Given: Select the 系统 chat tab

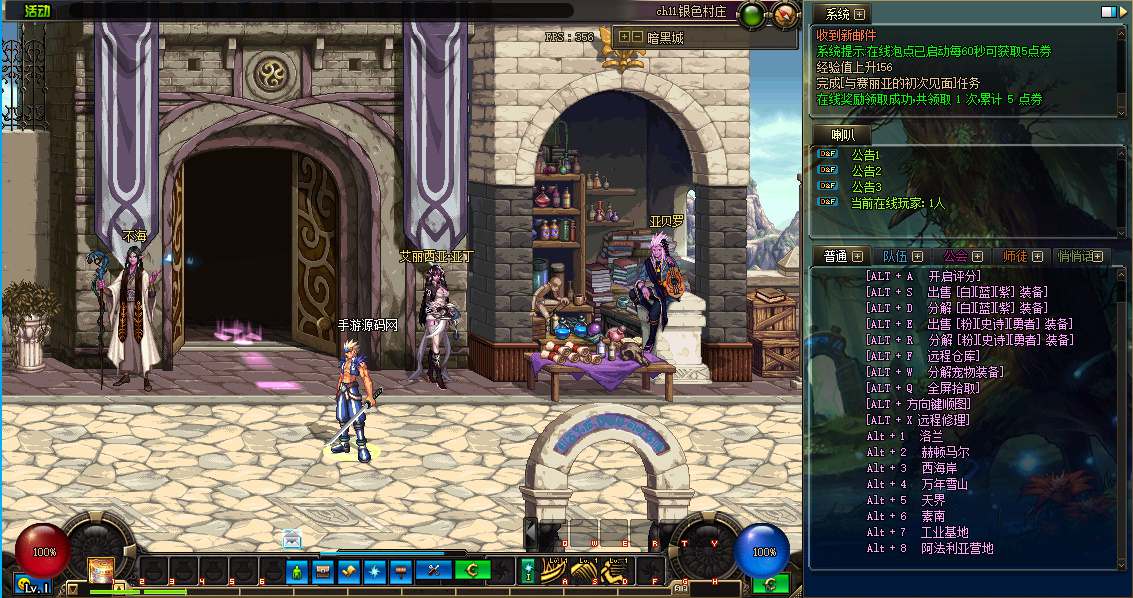Looking at the screenshot, I should pyautogui.click(x=838, y=14).
